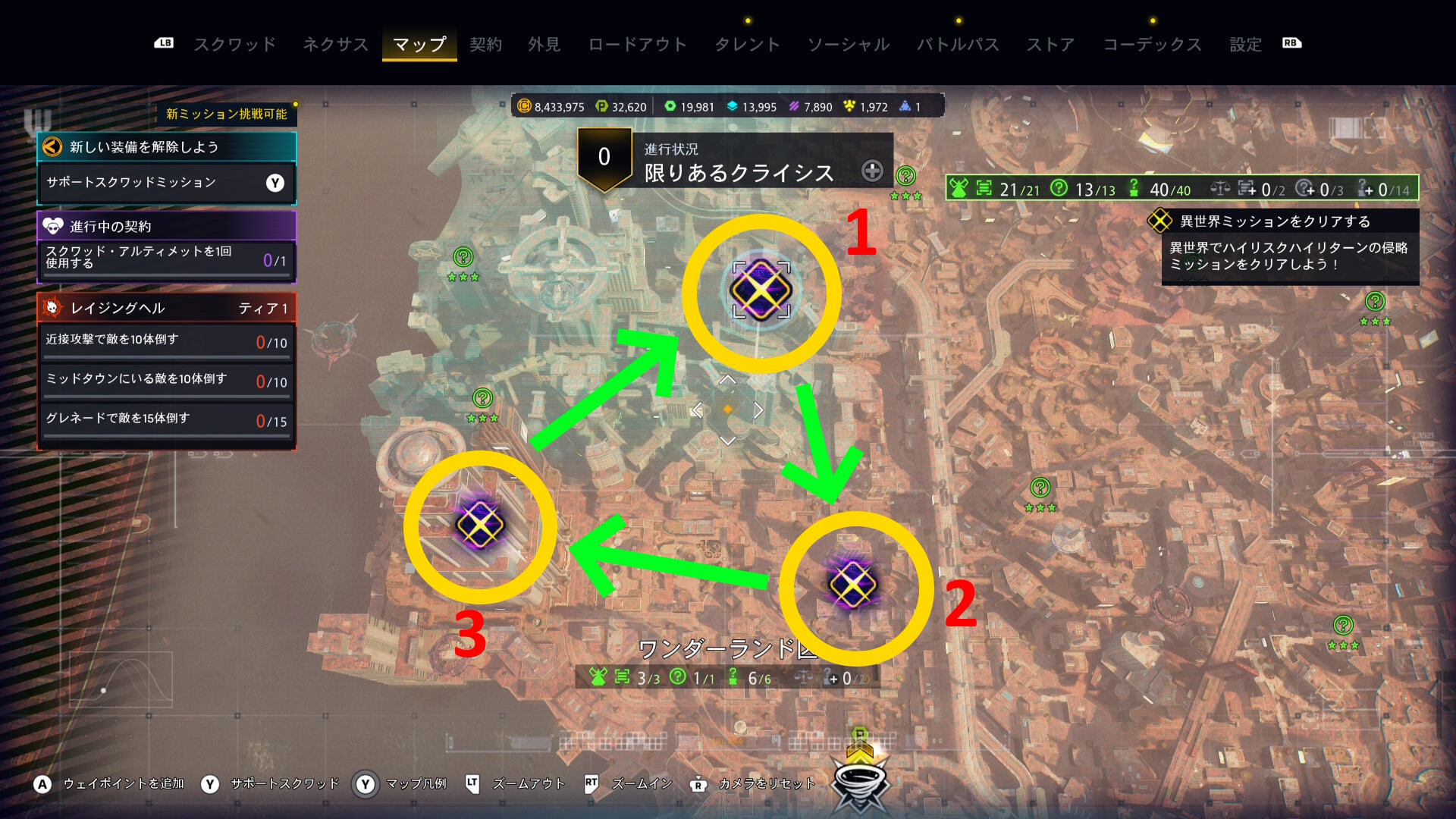Screen dimensions: 1456x819
Task: Open the 設定 tab
Action: pyautogui.click(x=1245, y=44)
